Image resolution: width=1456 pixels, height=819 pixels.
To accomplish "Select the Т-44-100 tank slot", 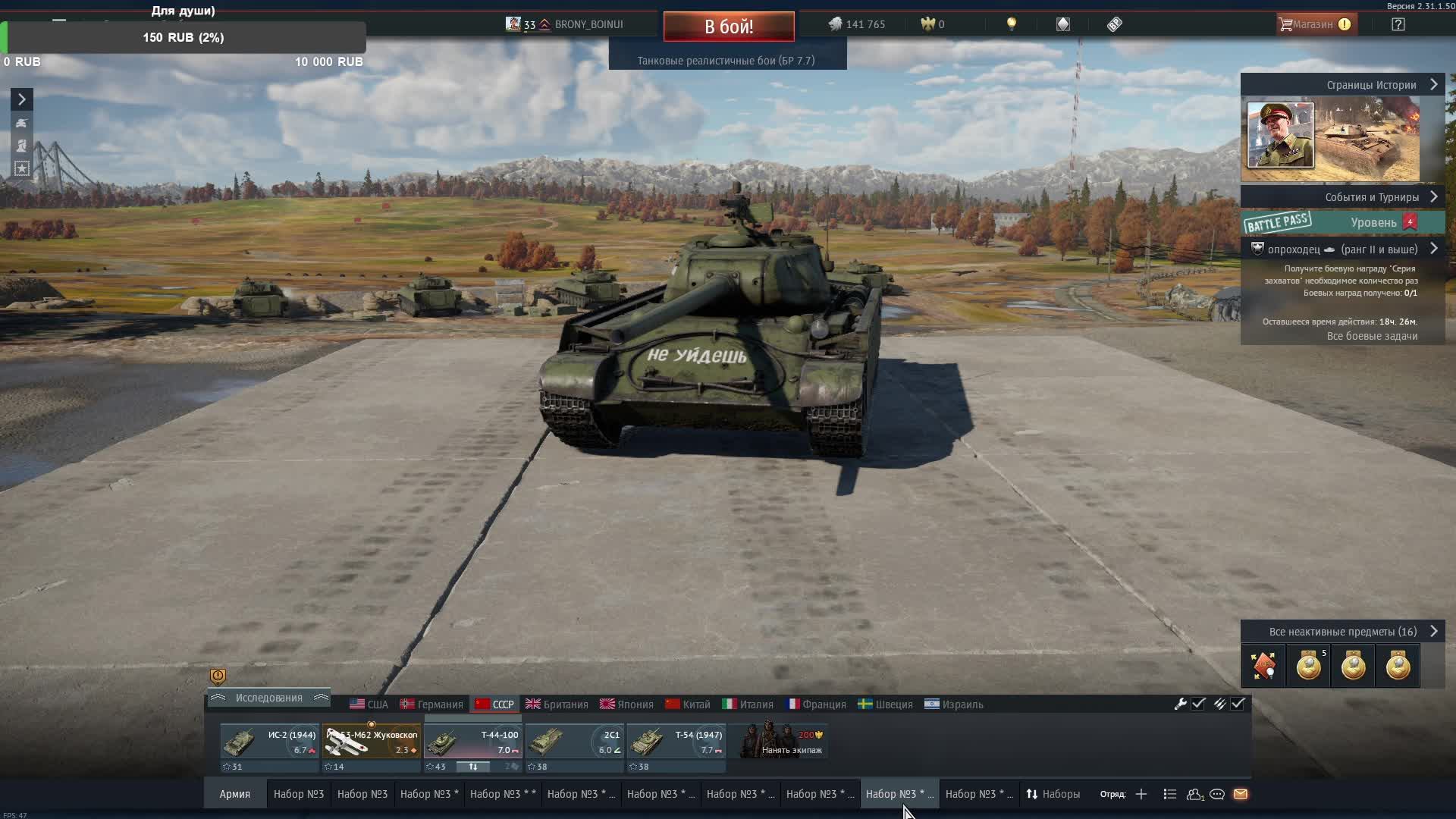I will 472,742.
